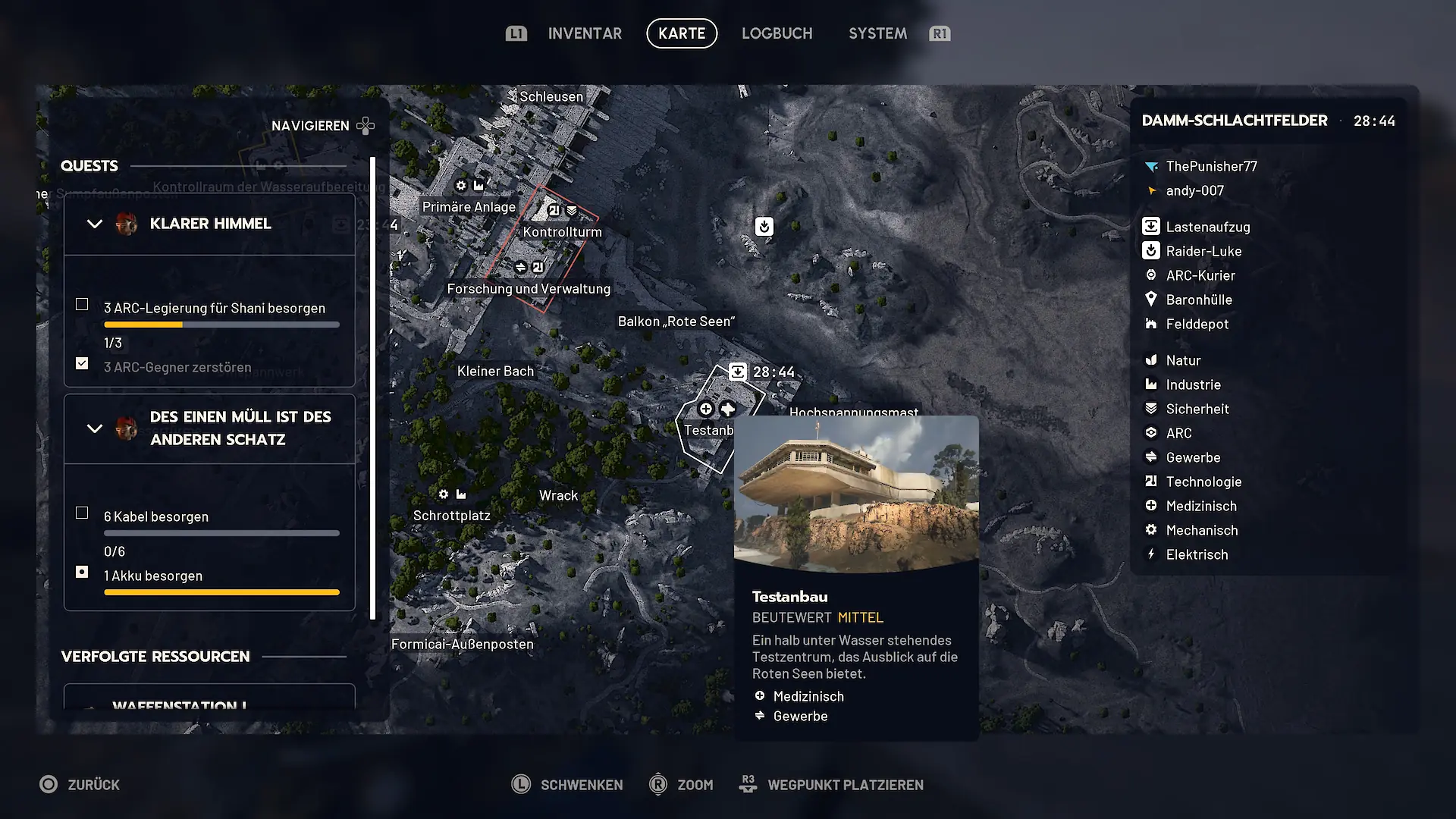This screenshot has height=819, width=1456.
Task: Select player andy-007 in the squad list
Action: point(1194,190)
